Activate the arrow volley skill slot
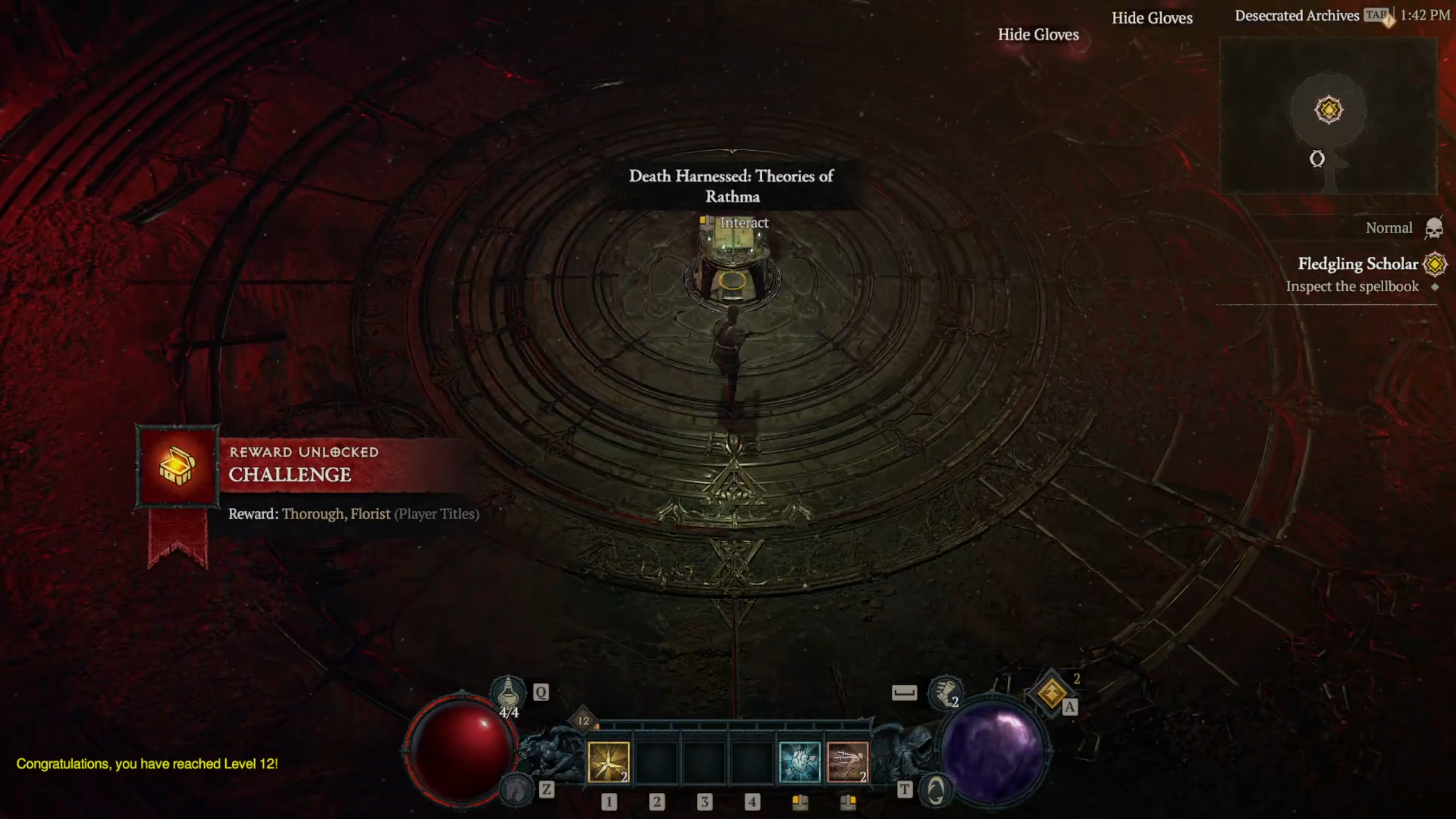Image resolution: width=1456 pixels, height=819 pixels. tap(847, 762)
